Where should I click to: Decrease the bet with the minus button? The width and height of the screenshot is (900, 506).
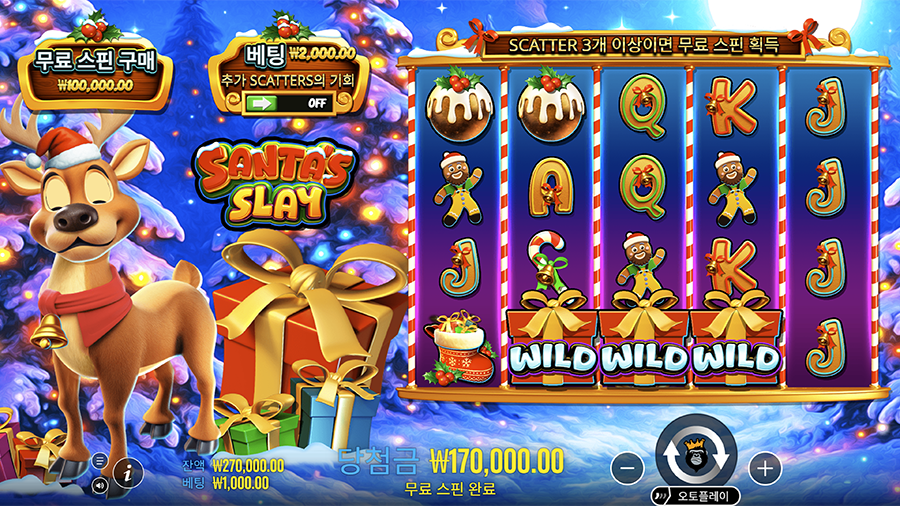[x=626, y=467]
